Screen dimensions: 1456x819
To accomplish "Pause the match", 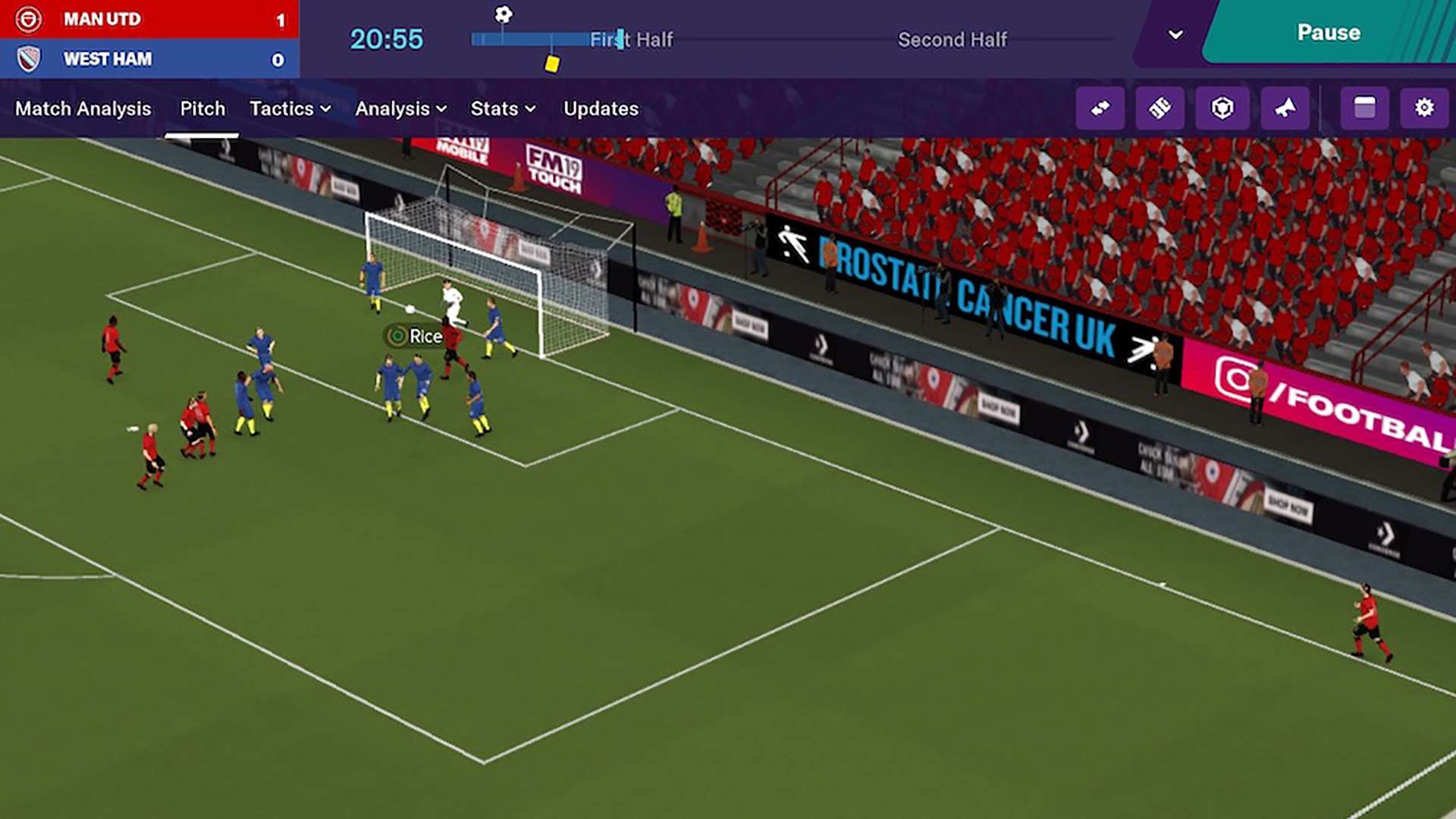I will click(1328, 32).
